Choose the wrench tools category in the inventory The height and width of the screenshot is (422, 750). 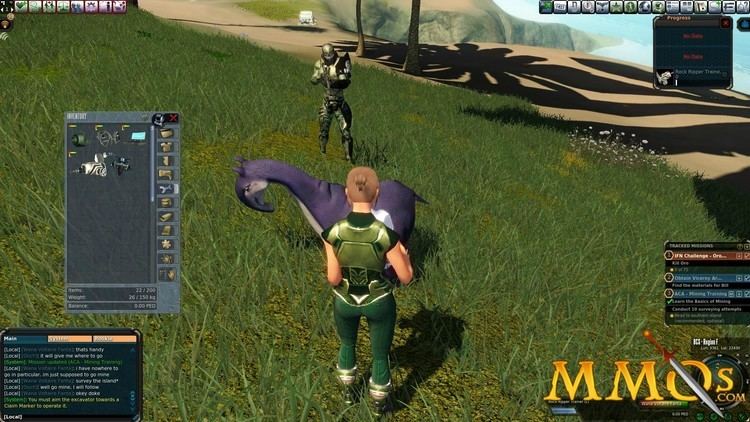coord(166,188)
